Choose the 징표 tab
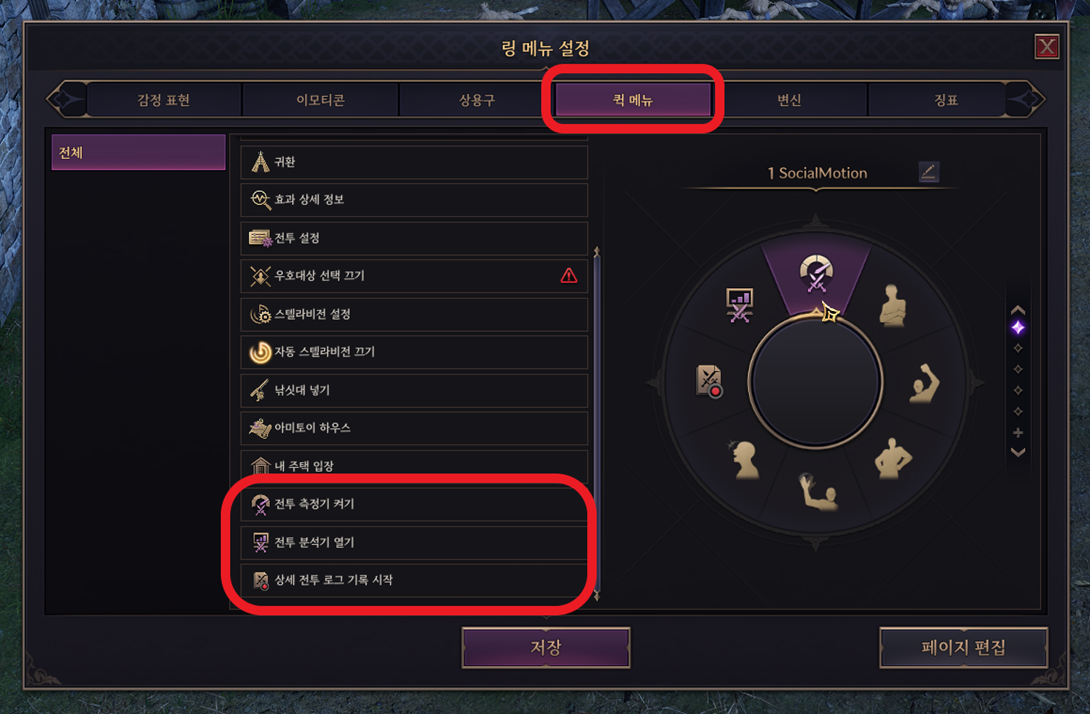 945,100
